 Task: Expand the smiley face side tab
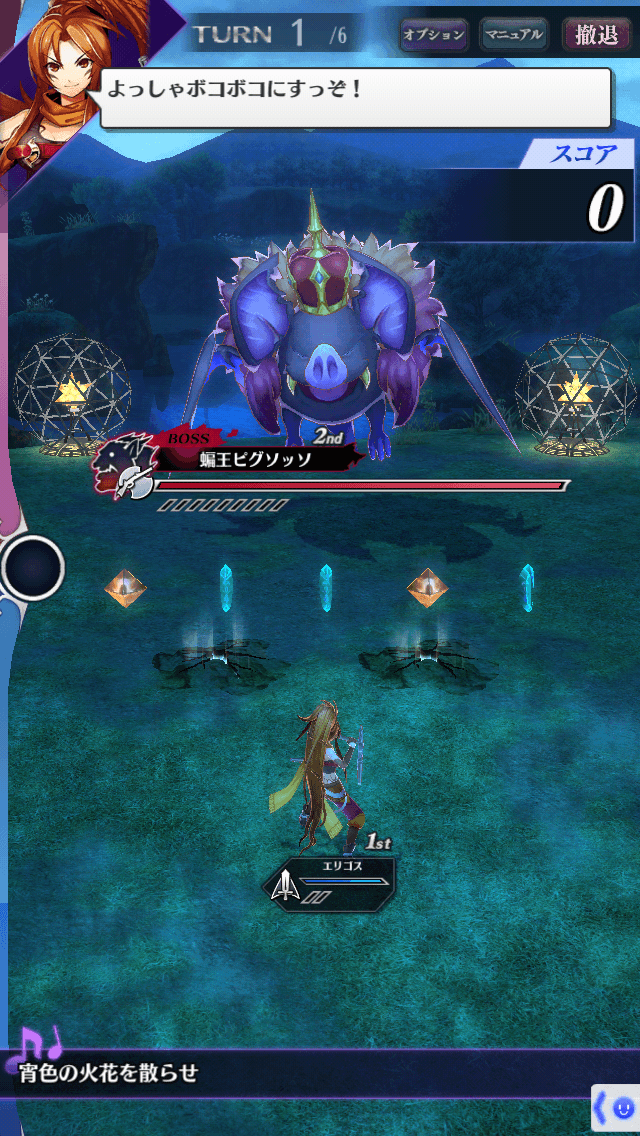(x=616, y=1107)
